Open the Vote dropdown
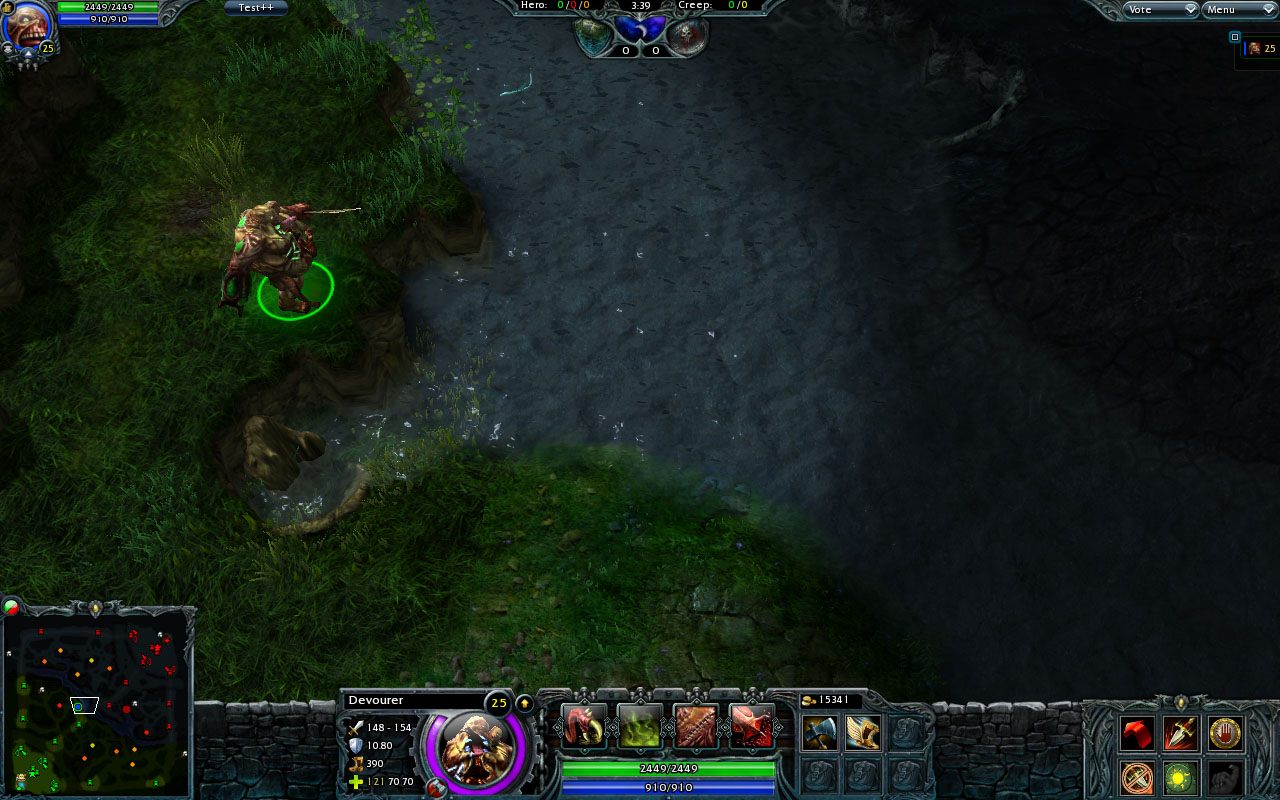1280x800 pixels. point(1158,9)
